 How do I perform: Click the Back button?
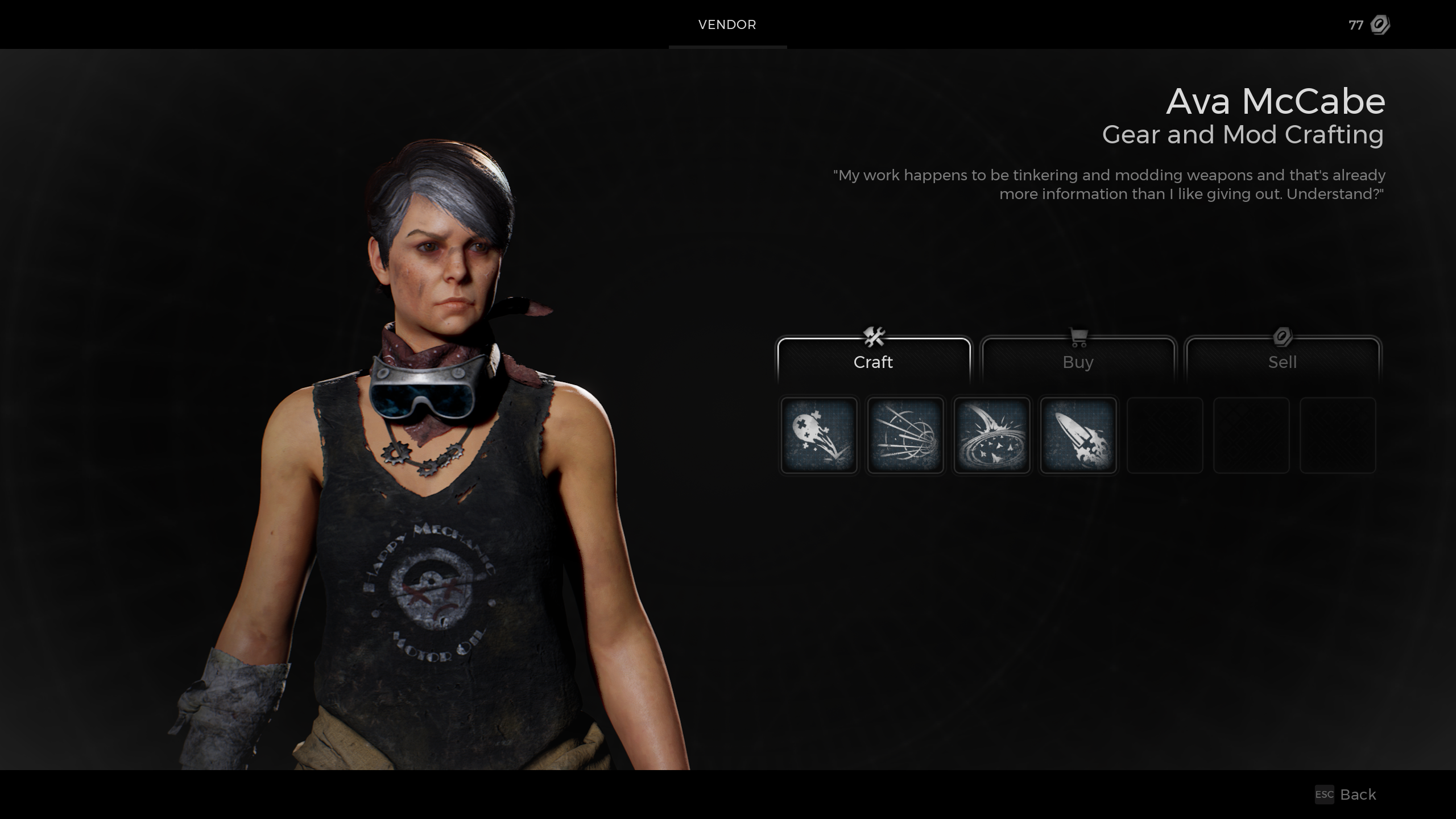(1346, 794)
